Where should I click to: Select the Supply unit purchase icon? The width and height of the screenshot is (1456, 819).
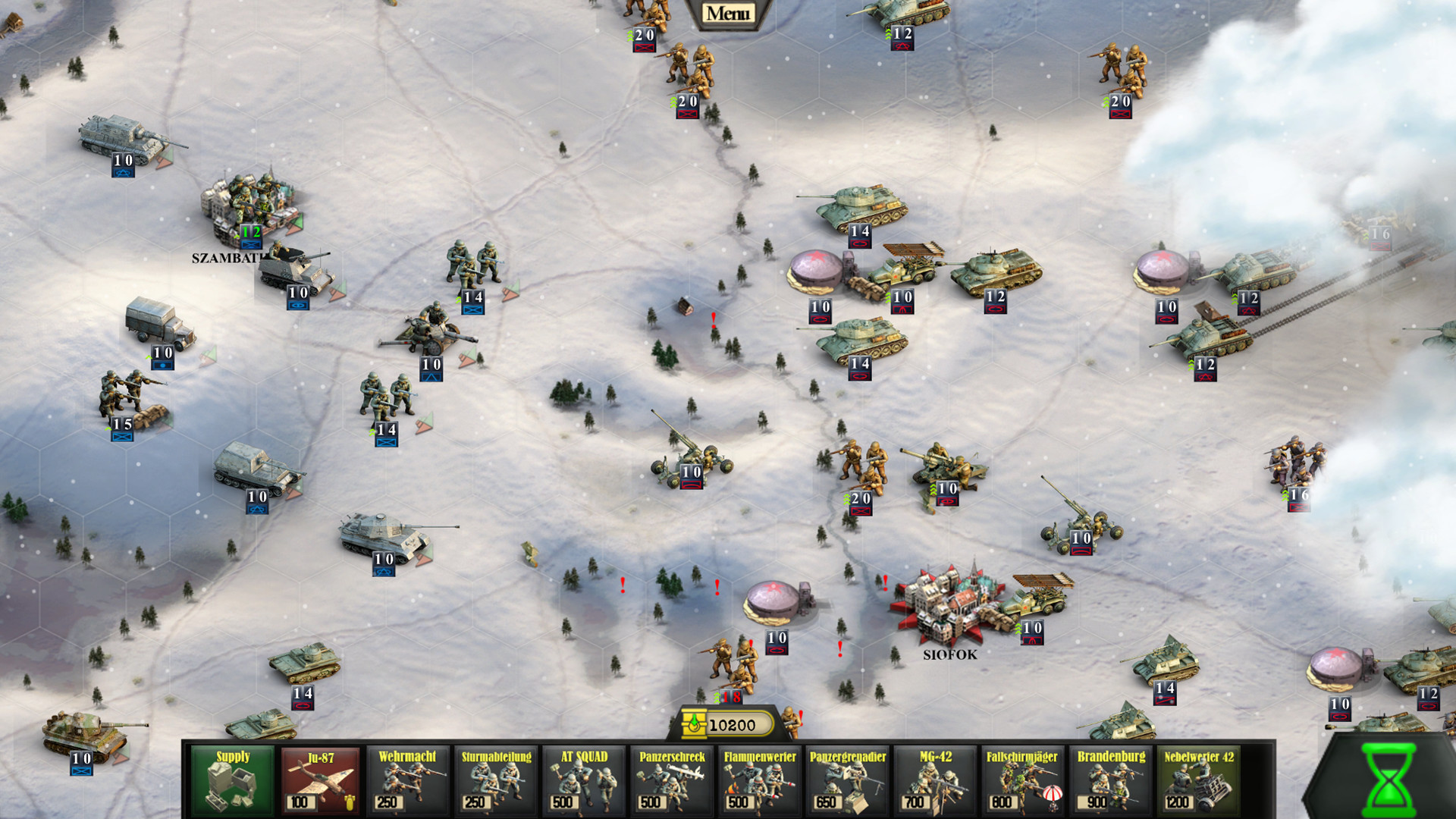click(233, 778)
